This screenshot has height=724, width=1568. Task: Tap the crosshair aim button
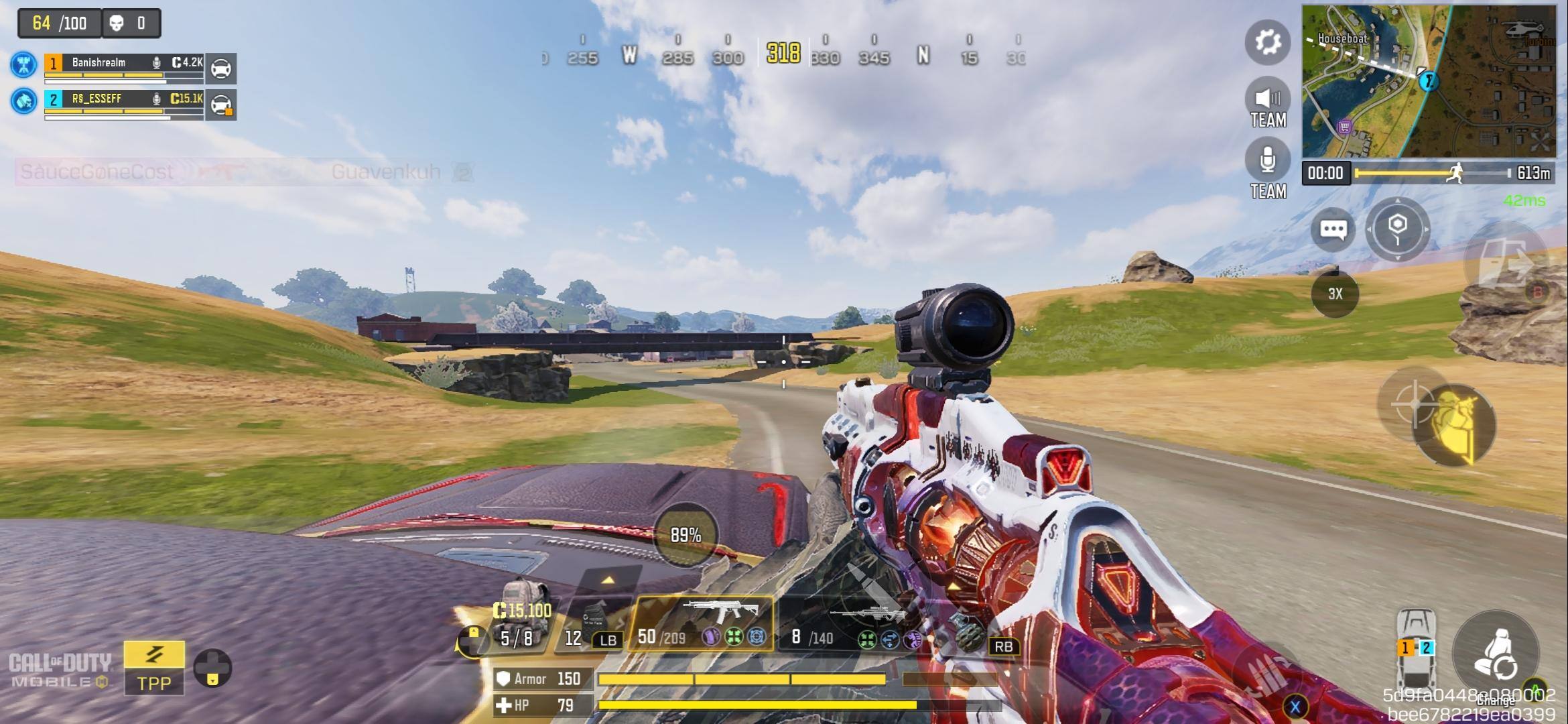(x=1413, y=402)
